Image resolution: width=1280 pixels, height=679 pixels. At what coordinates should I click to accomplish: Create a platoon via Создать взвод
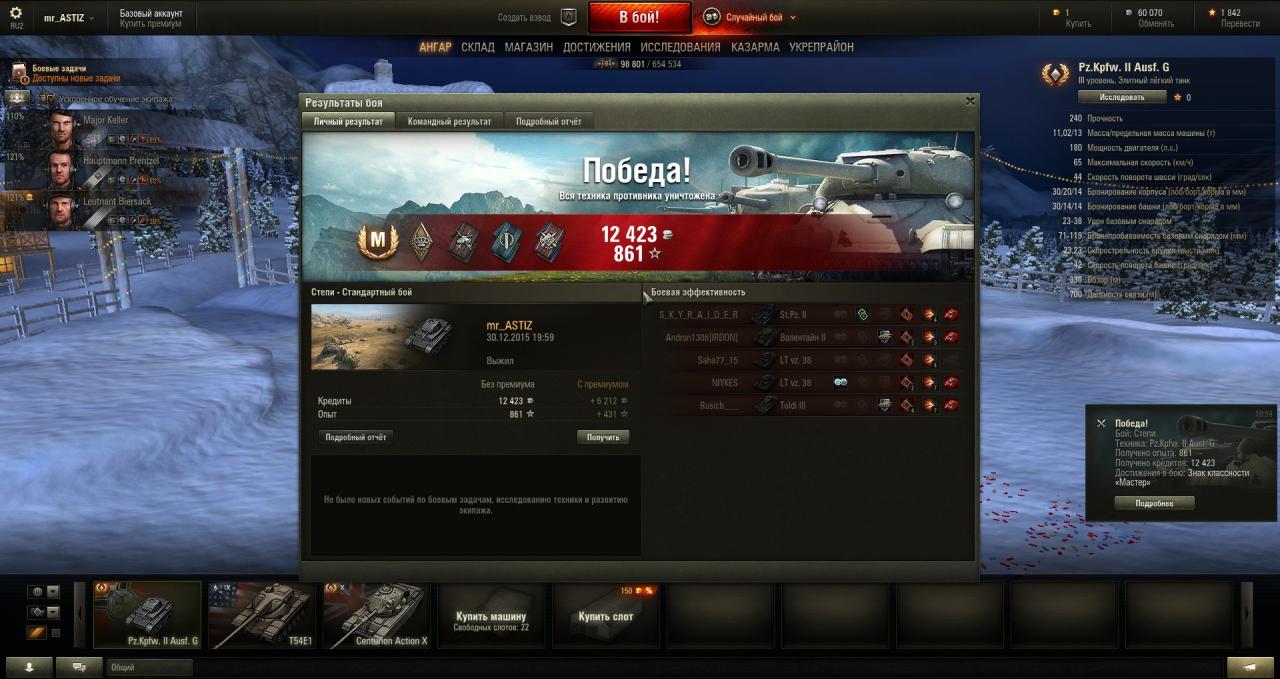pyautogui.click(x=538, y=17)
